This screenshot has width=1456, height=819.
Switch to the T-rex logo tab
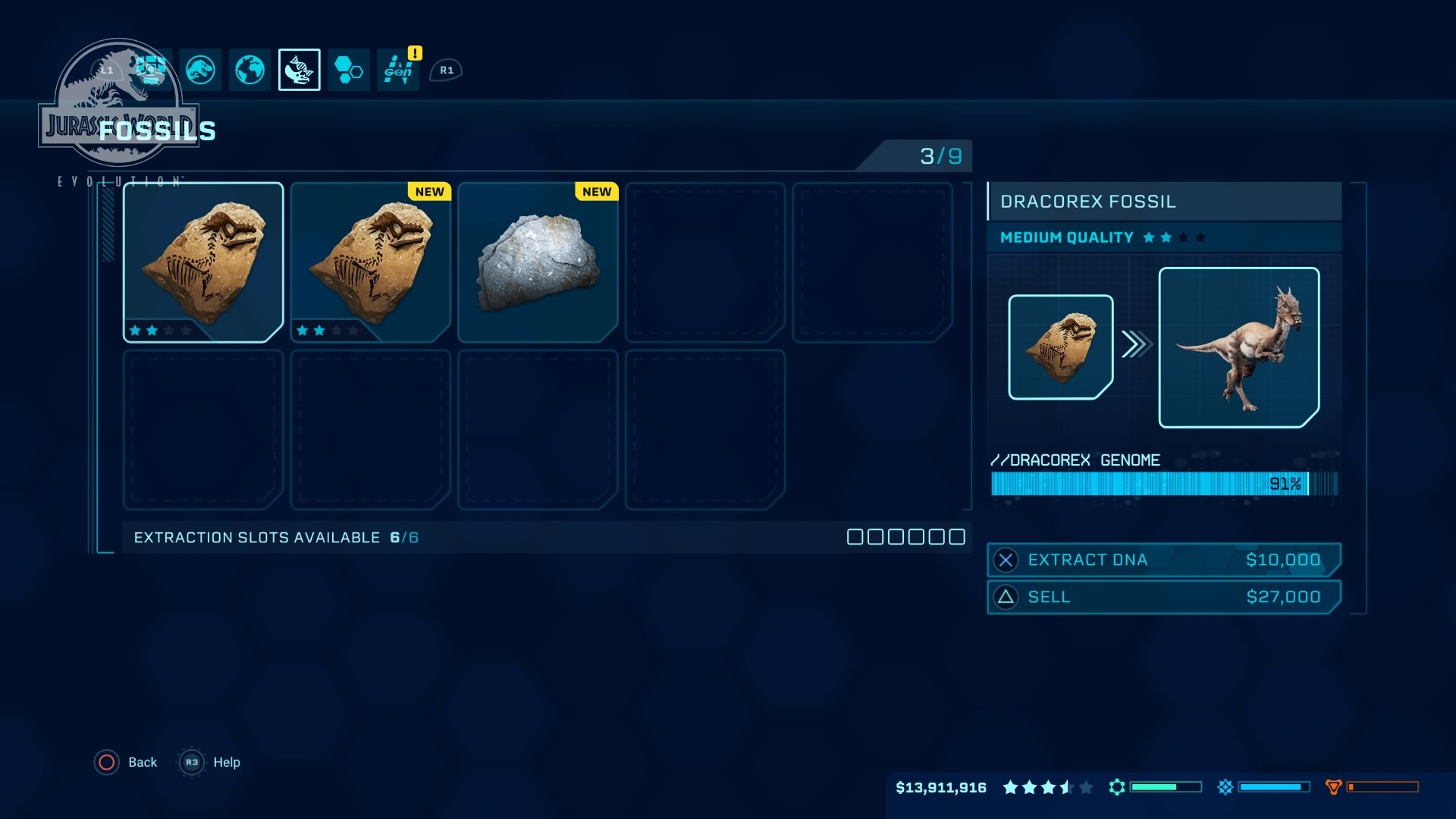(200, 70)
